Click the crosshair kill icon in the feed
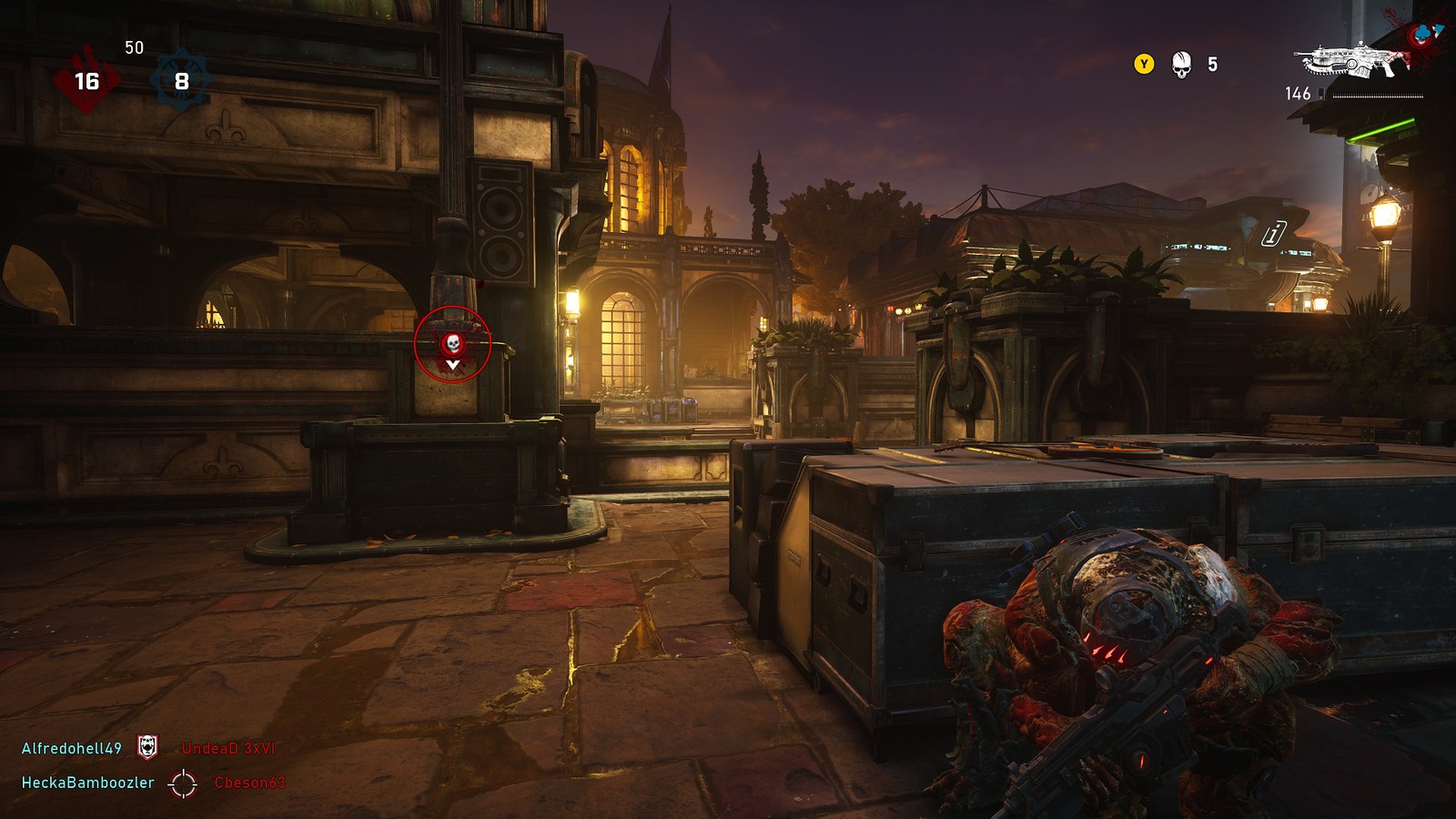This screenshot has width=1456, height=819. coord(183,783)
